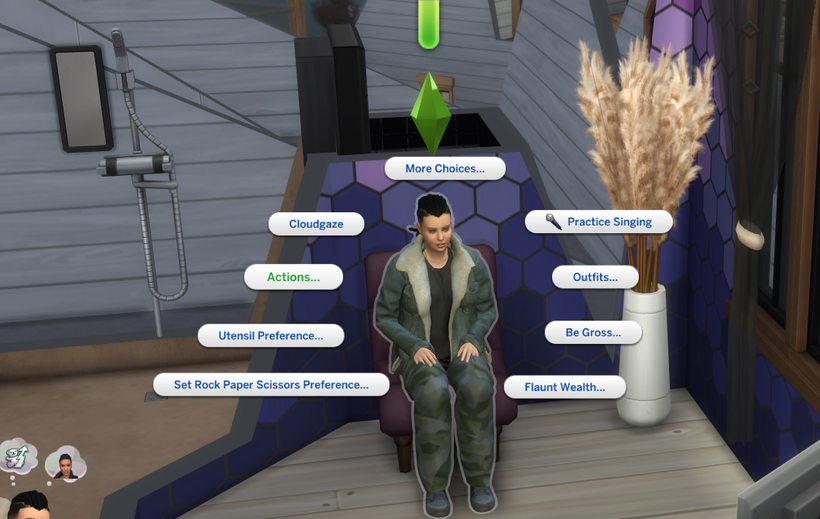
Task: Open More Choices in the pie menu
Action: coord(445,169)
